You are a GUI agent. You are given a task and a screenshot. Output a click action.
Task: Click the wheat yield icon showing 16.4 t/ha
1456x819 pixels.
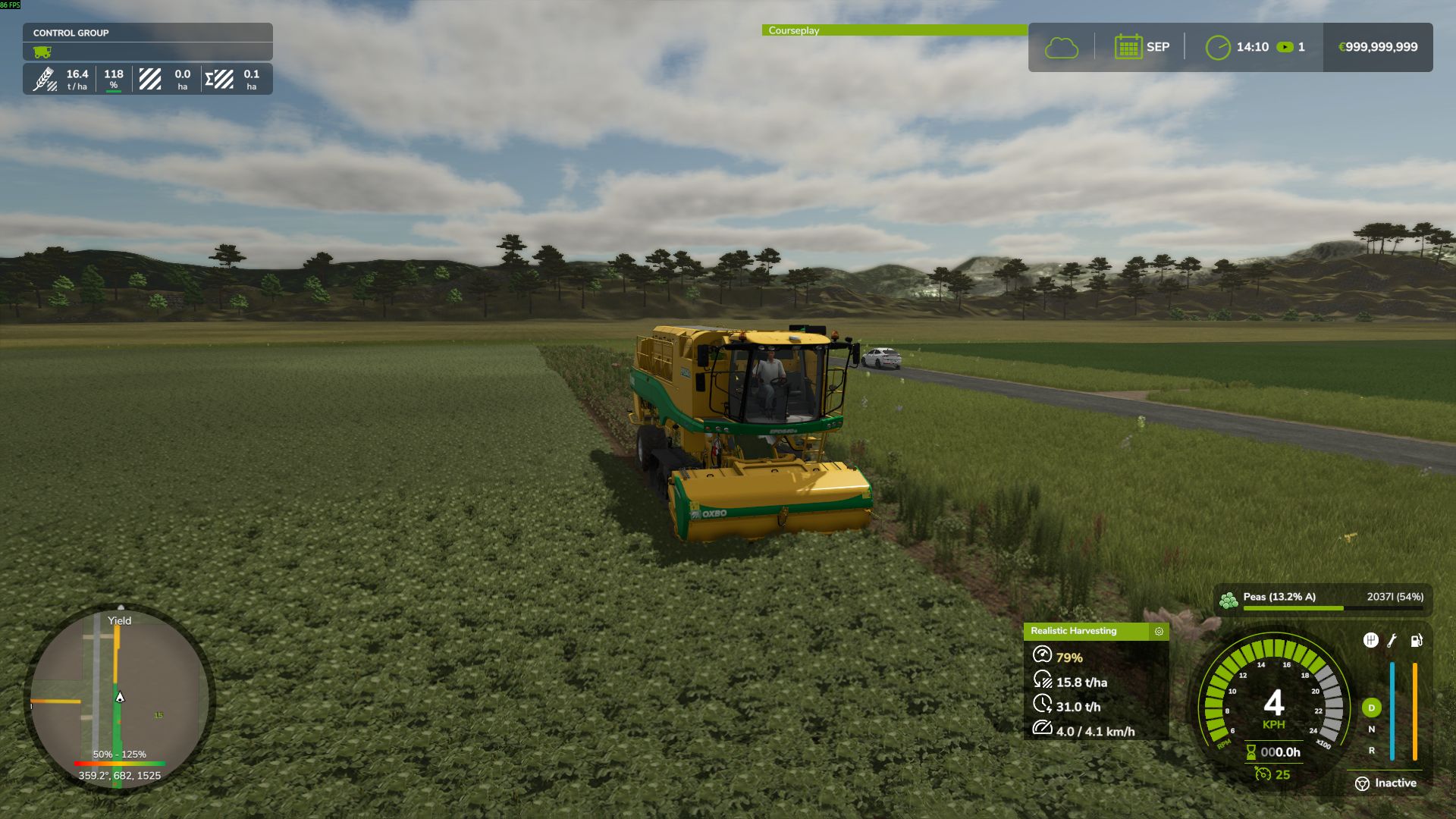click(x=45, y=78)
